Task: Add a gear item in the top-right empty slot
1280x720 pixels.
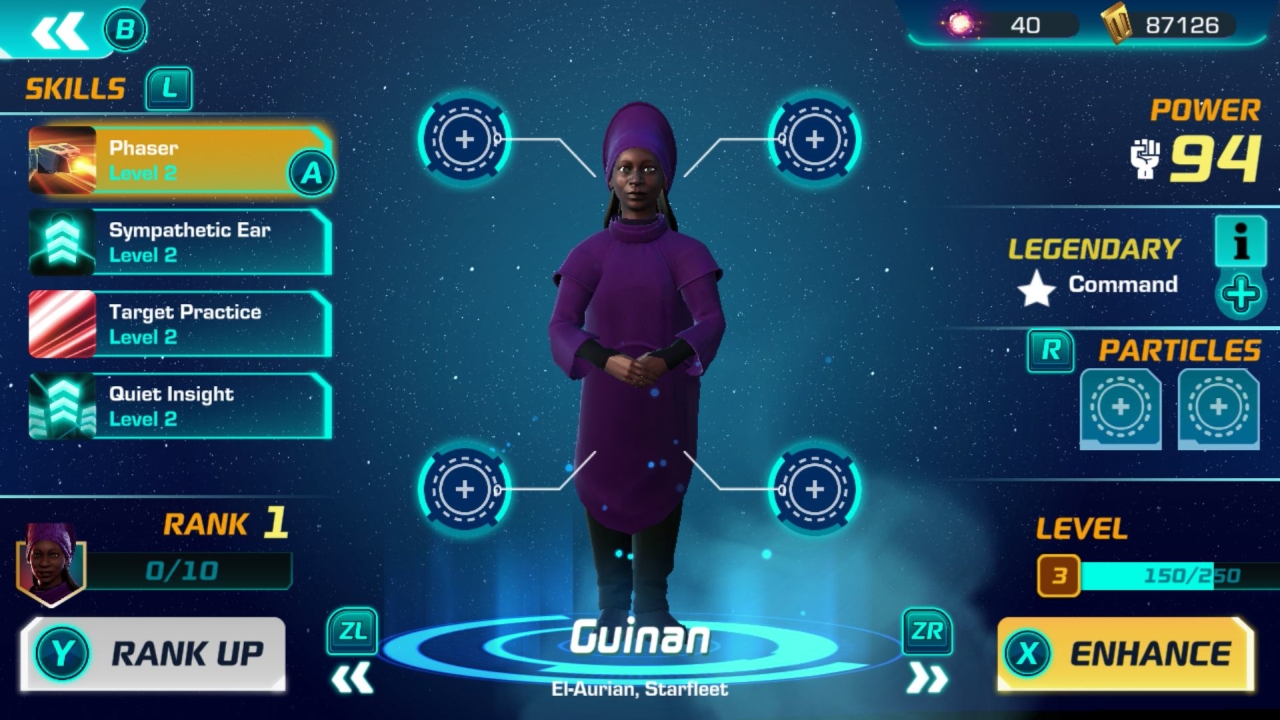Action: coord(813,139)
